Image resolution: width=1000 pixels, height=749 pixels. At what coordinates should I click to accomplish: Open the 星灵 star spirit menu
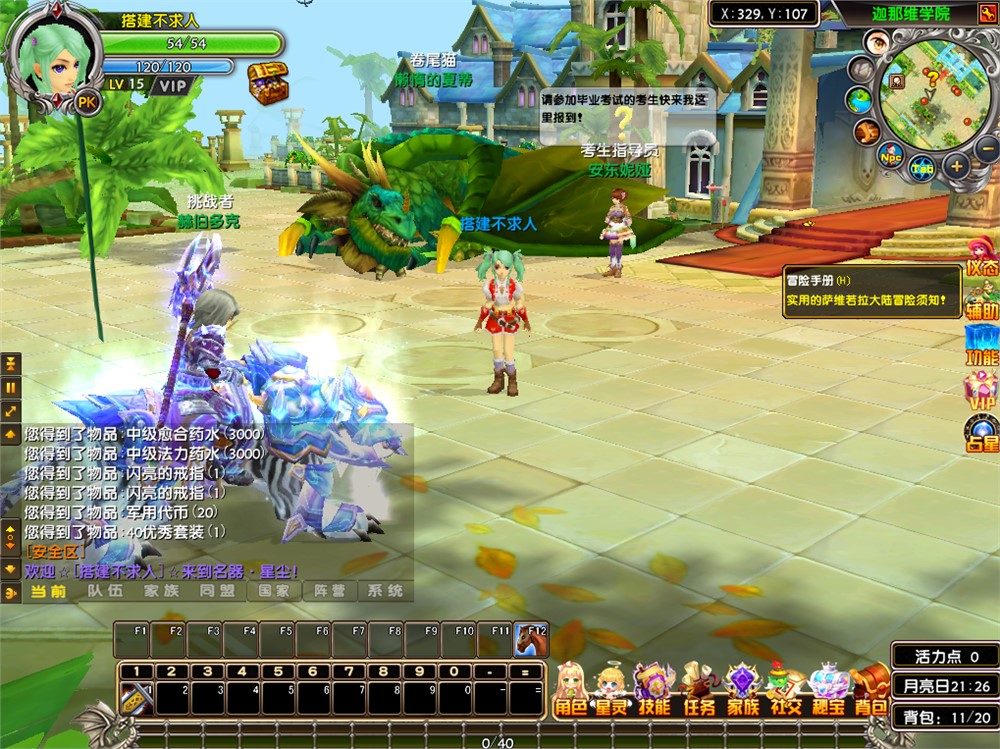pyautogui.click(x=612, y=690)
